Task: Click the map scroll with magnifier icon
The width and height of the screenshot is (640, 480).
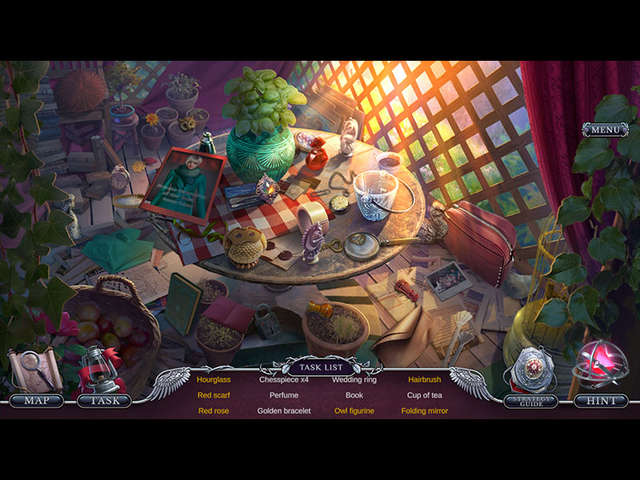Action: [x=35, y=370]
